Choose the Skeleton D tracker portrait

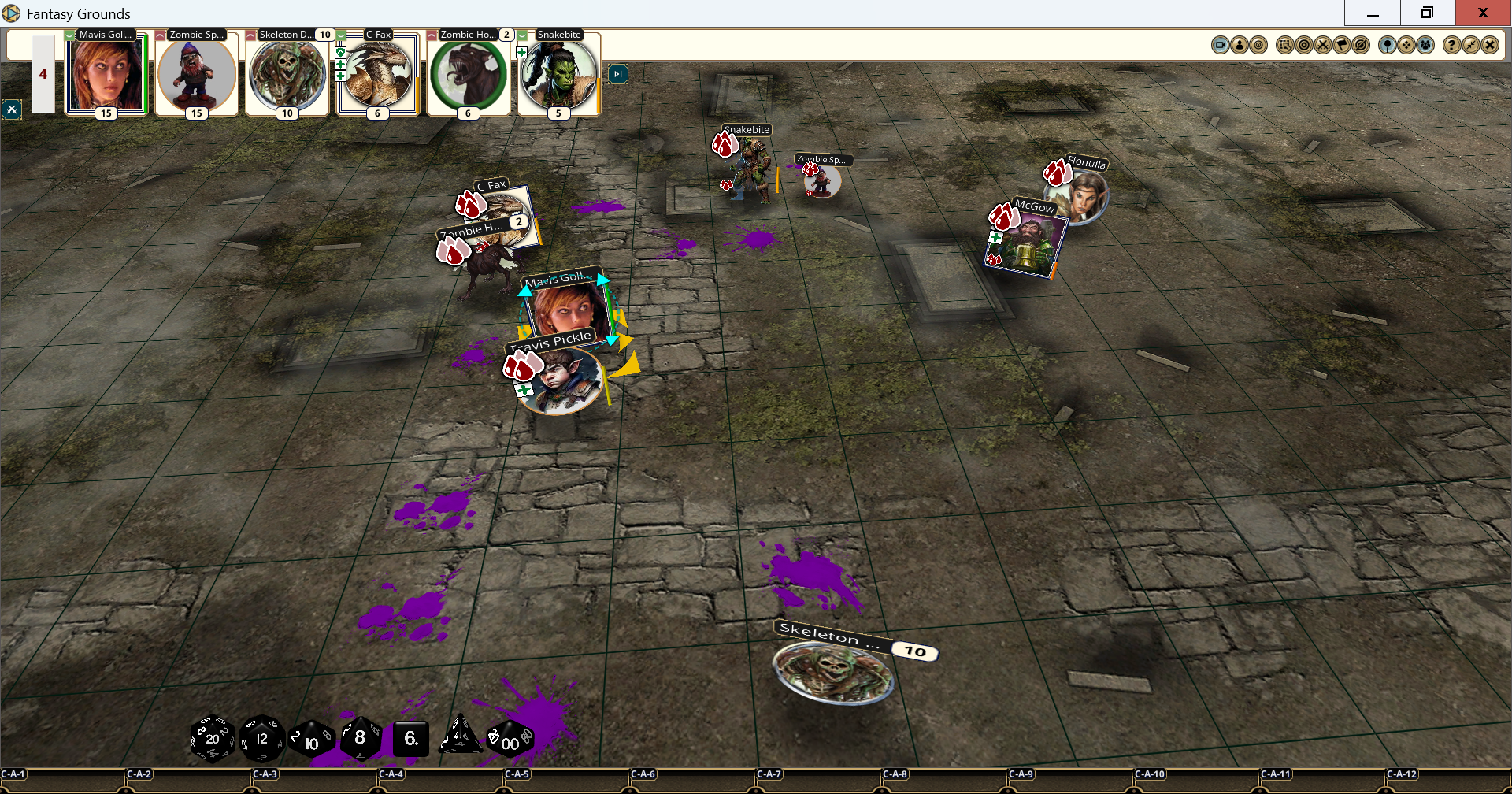tap(287, 76)
